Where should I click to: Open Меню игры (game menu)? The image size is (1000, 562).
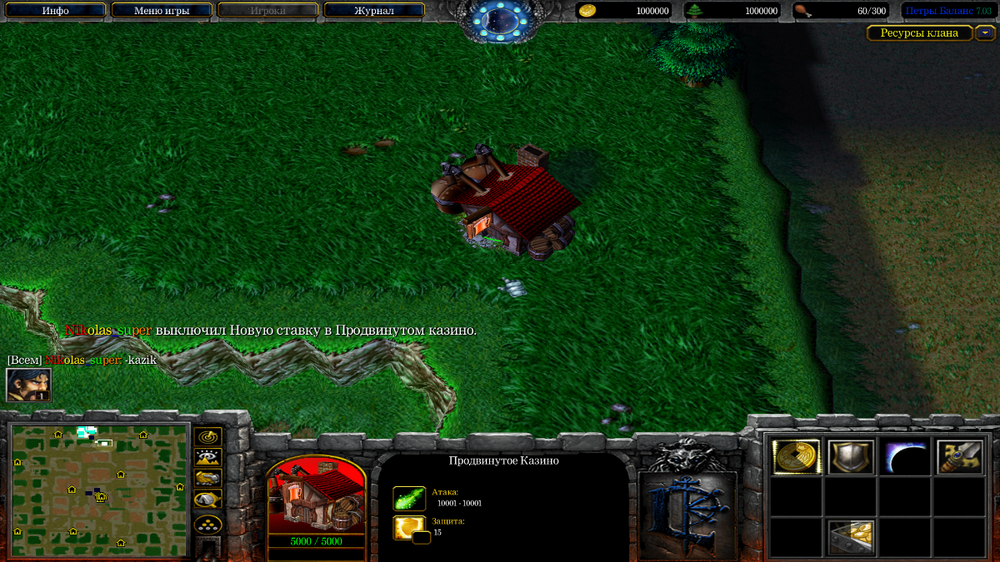pyautogui.click(x=162, y=11)
